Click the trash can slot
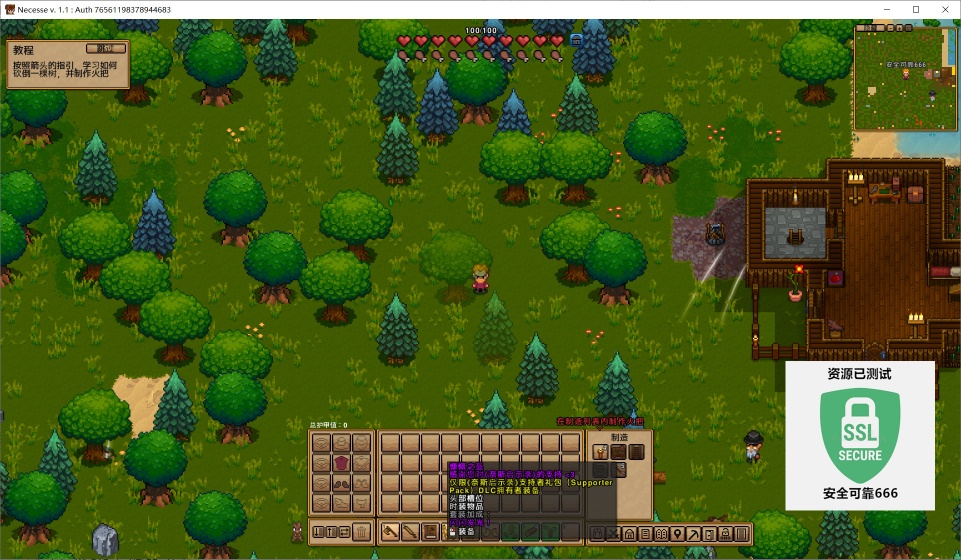This screenshot has height=560, width=961. tap(361, 531)
